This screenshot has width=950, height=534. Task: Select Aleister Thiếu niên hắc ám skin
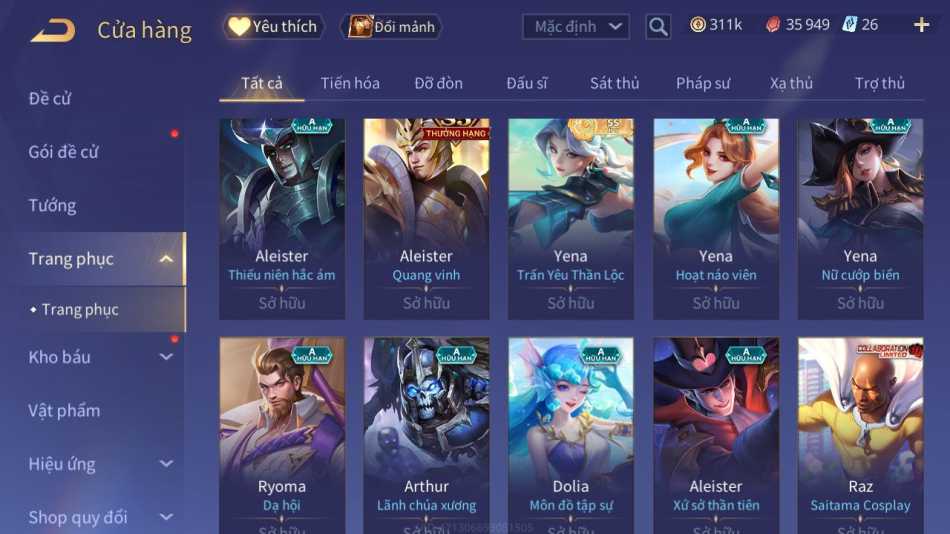282,218
